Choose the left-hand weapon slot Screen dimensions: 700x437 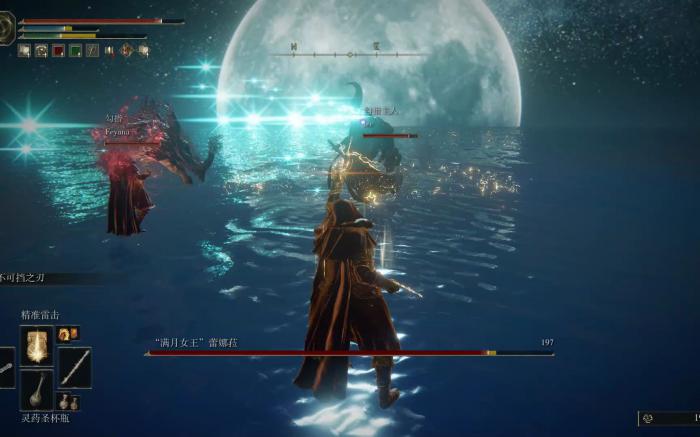[x=5, y=367]
